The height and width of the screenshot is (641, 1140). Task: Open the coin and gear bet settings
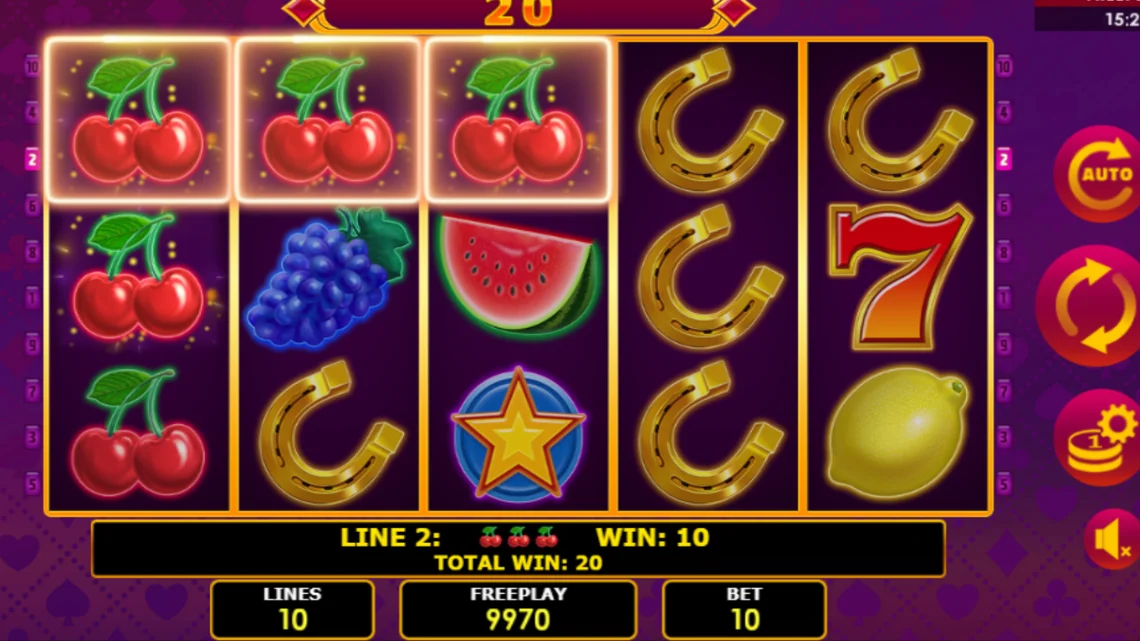(1098, 437)
